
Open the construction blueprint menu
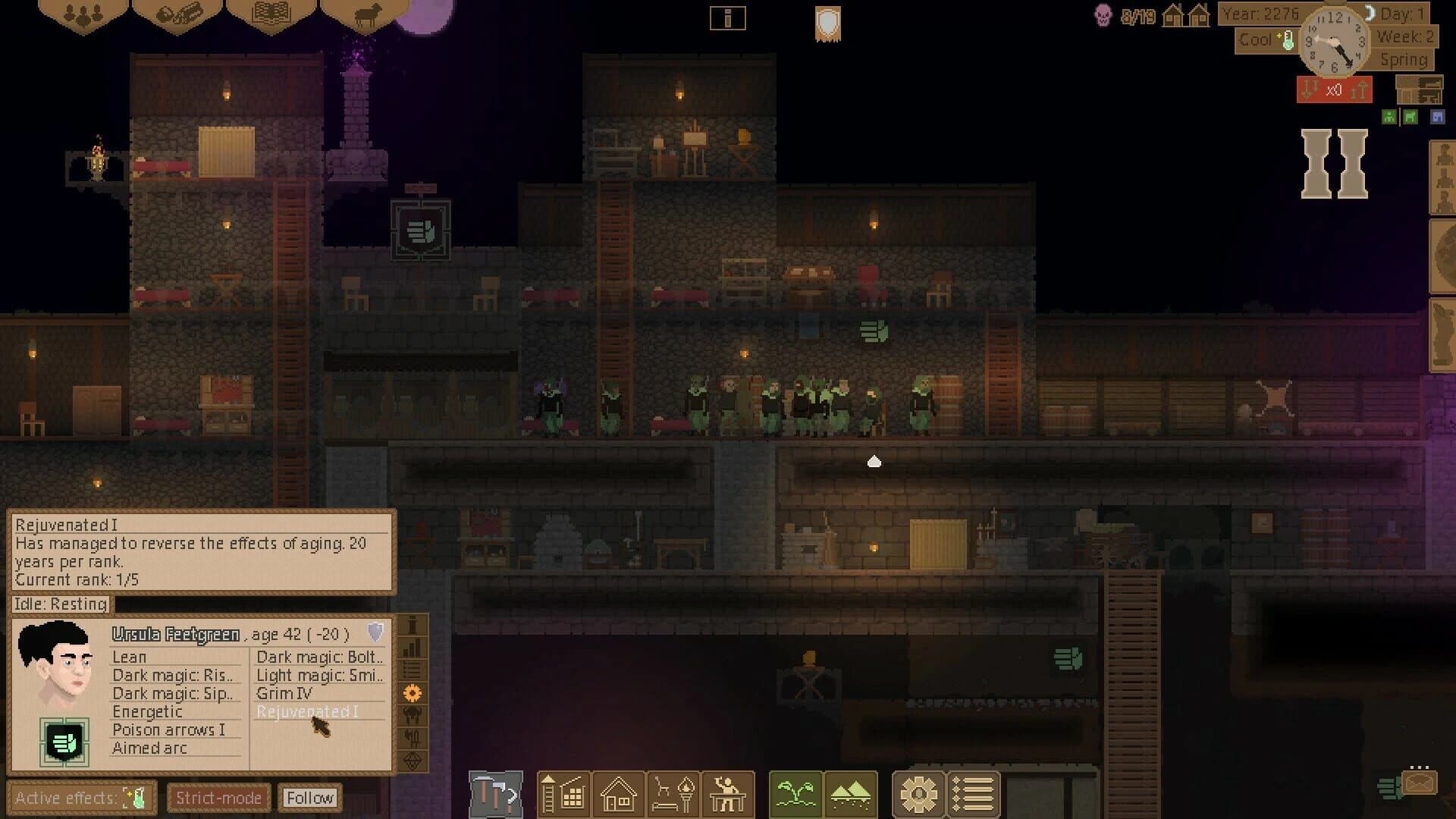coord(564,794)
